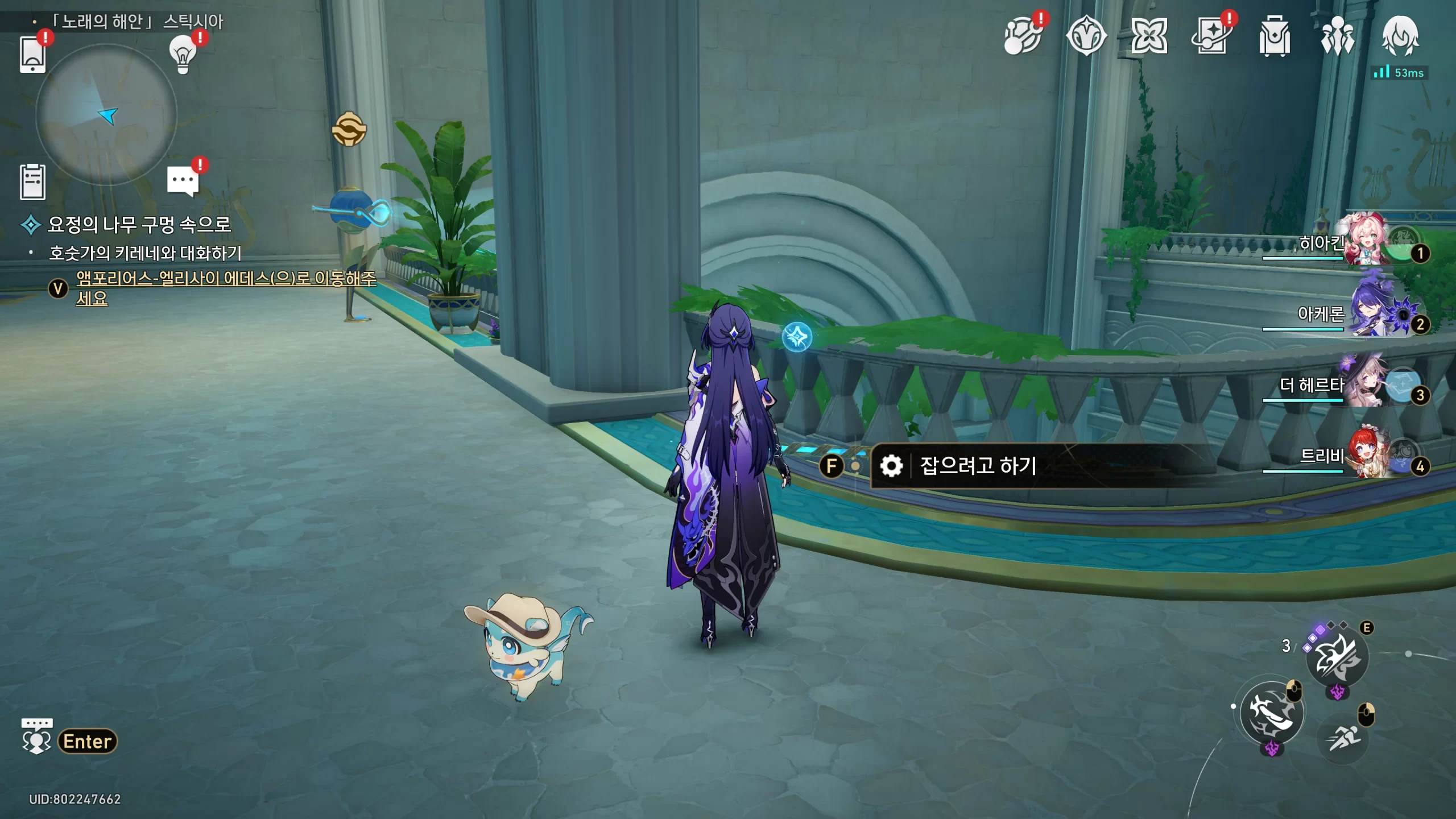
Task: Open the lightbulb tutorial tips icon
Action: coord(183,54)
